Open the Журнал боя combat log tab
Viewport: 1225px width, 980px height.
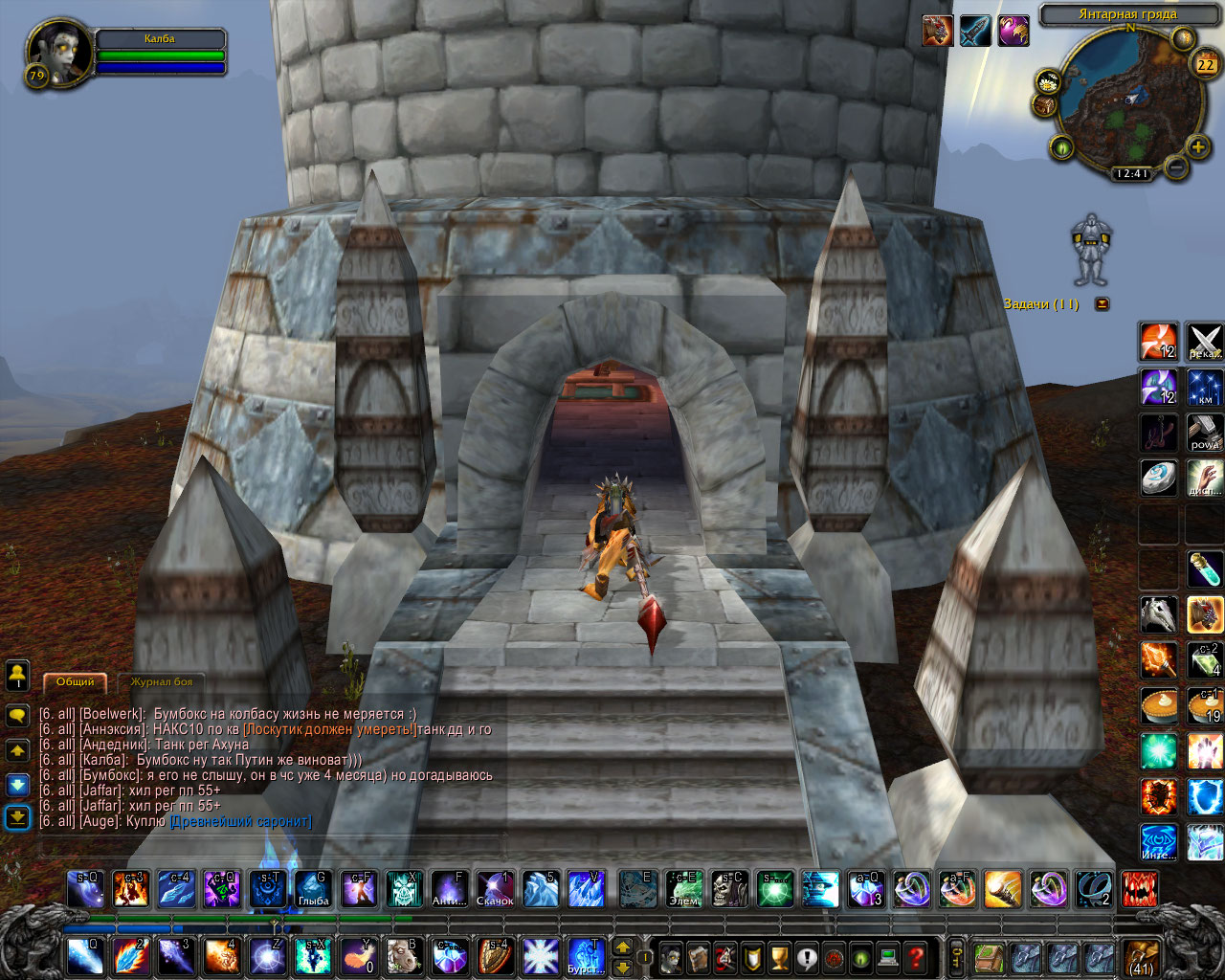[x=161, y=681]
